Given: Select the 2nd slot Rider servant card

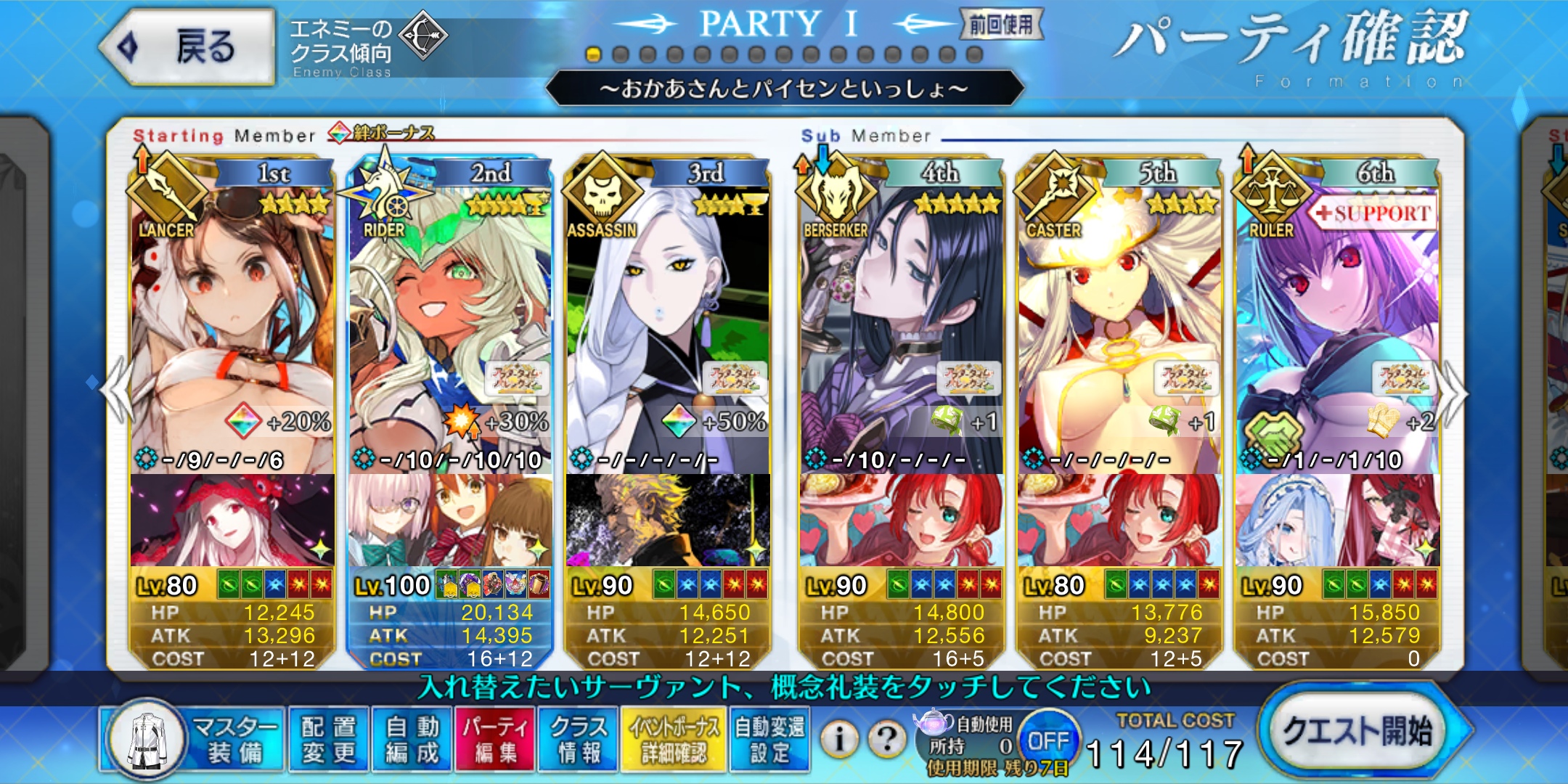Looking at the screenshot, I should 450,327.
